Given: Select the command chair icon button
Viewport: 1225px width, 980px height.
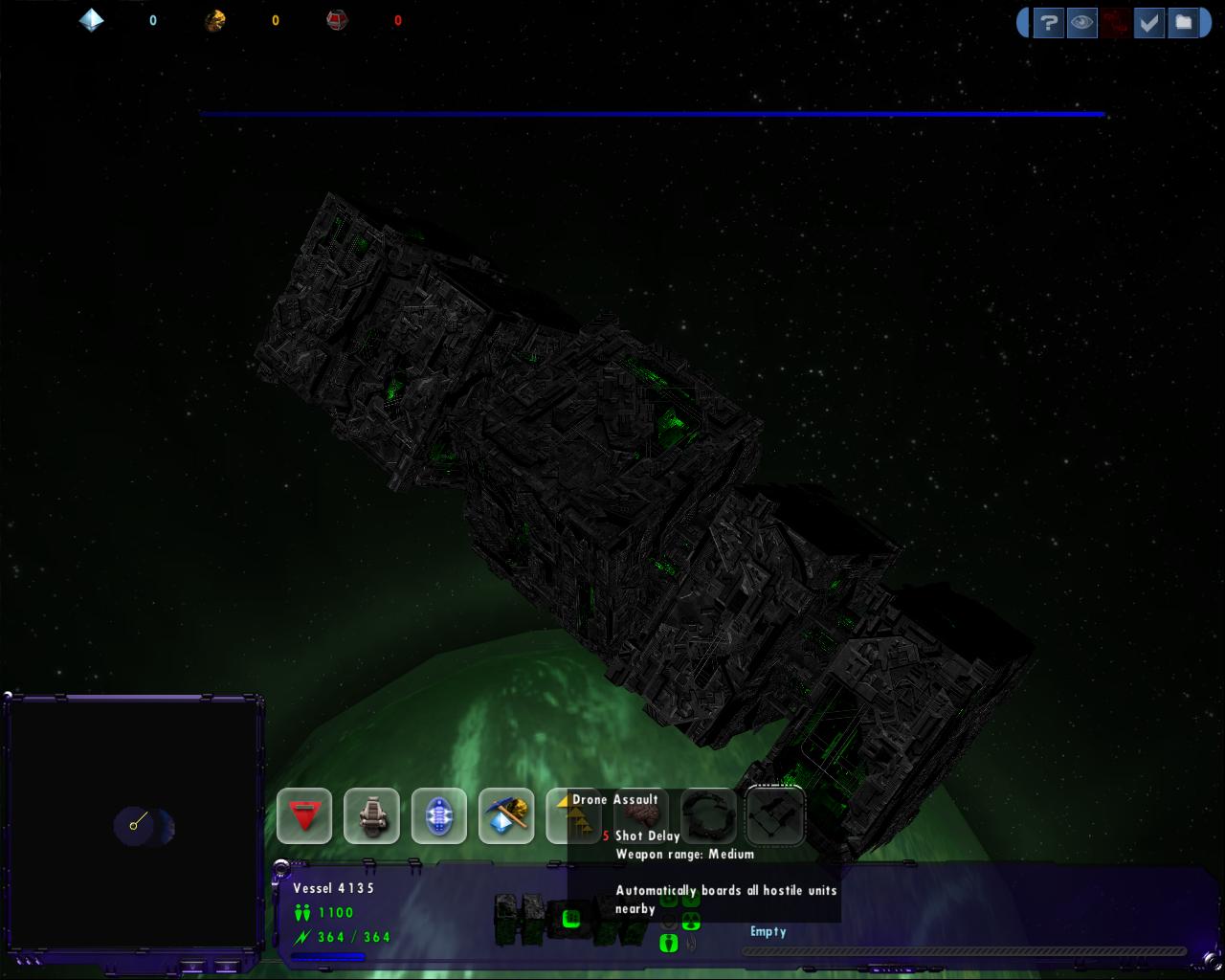Looking at the screenshot, I should click(x=371, y=815).
